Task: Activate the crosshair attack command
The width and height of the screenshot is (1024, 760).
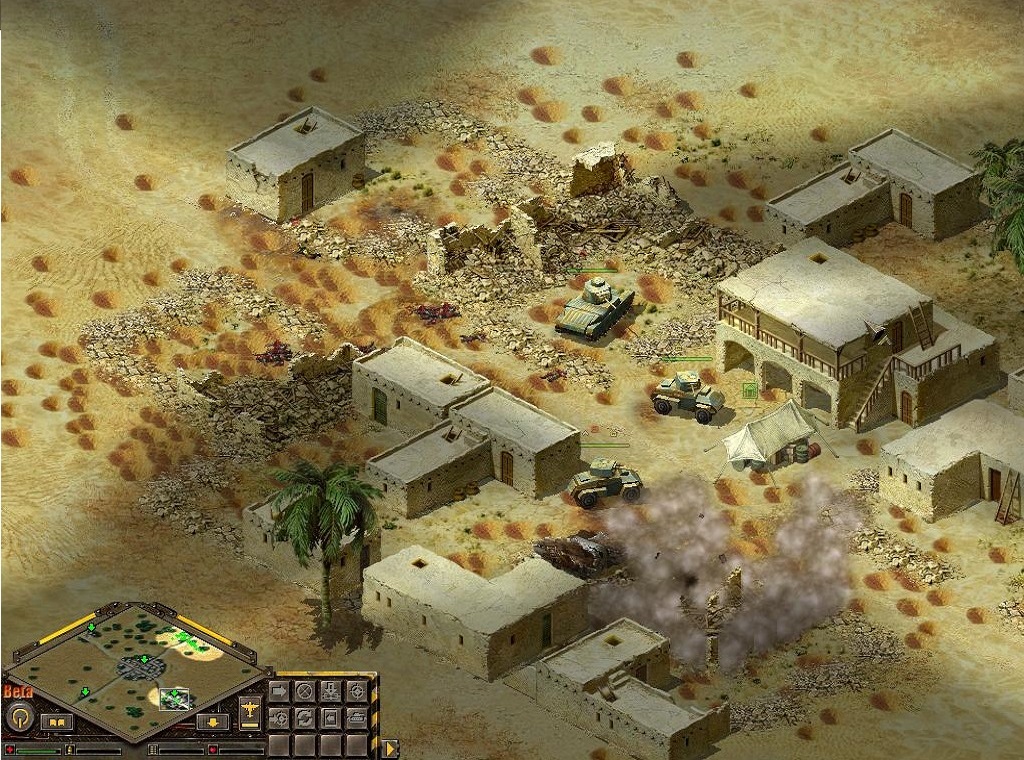Action: [x=357, y=691]
